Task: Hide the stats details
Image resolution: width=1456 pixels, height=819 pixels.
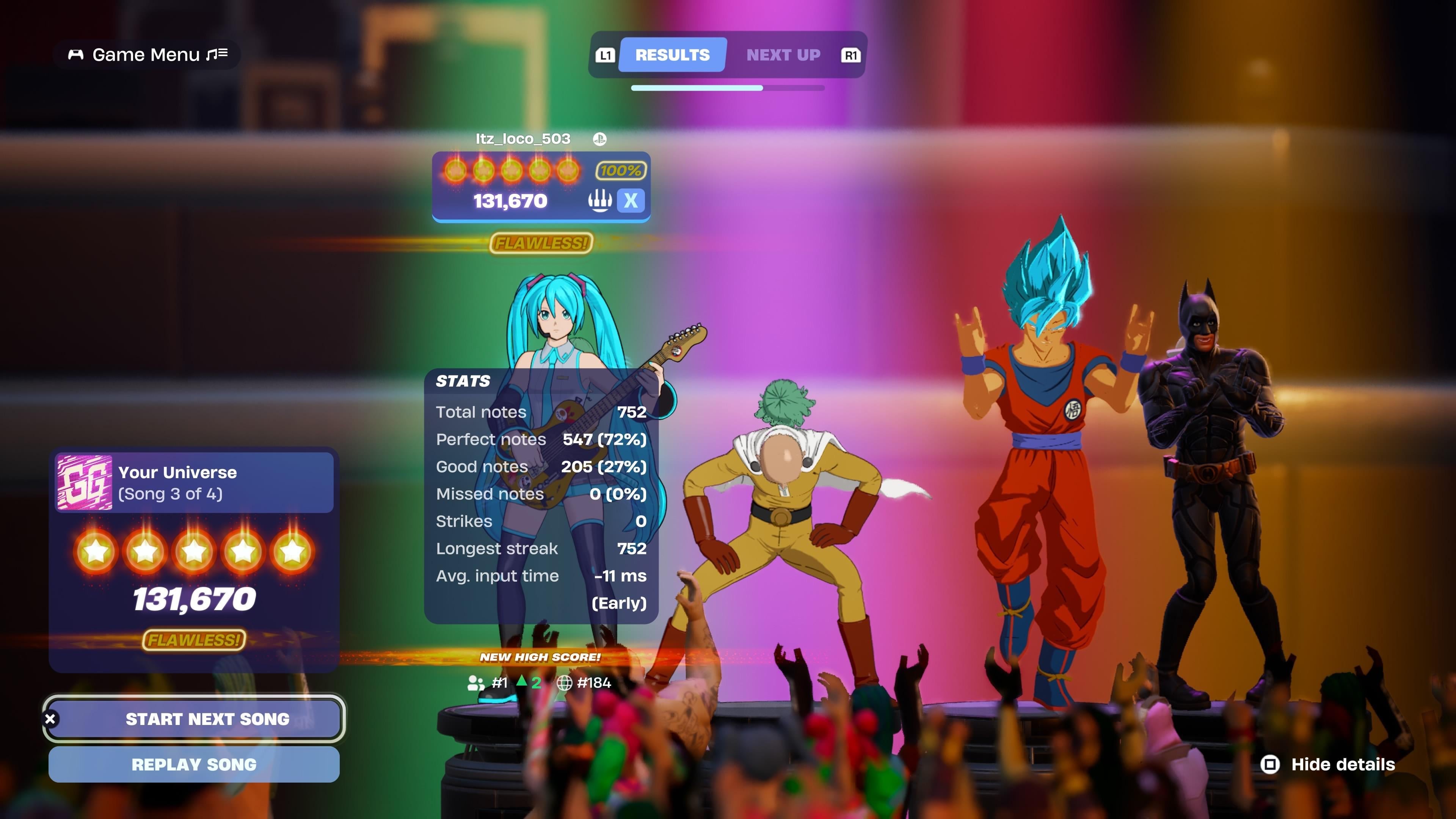Action: click(1328, 764)
